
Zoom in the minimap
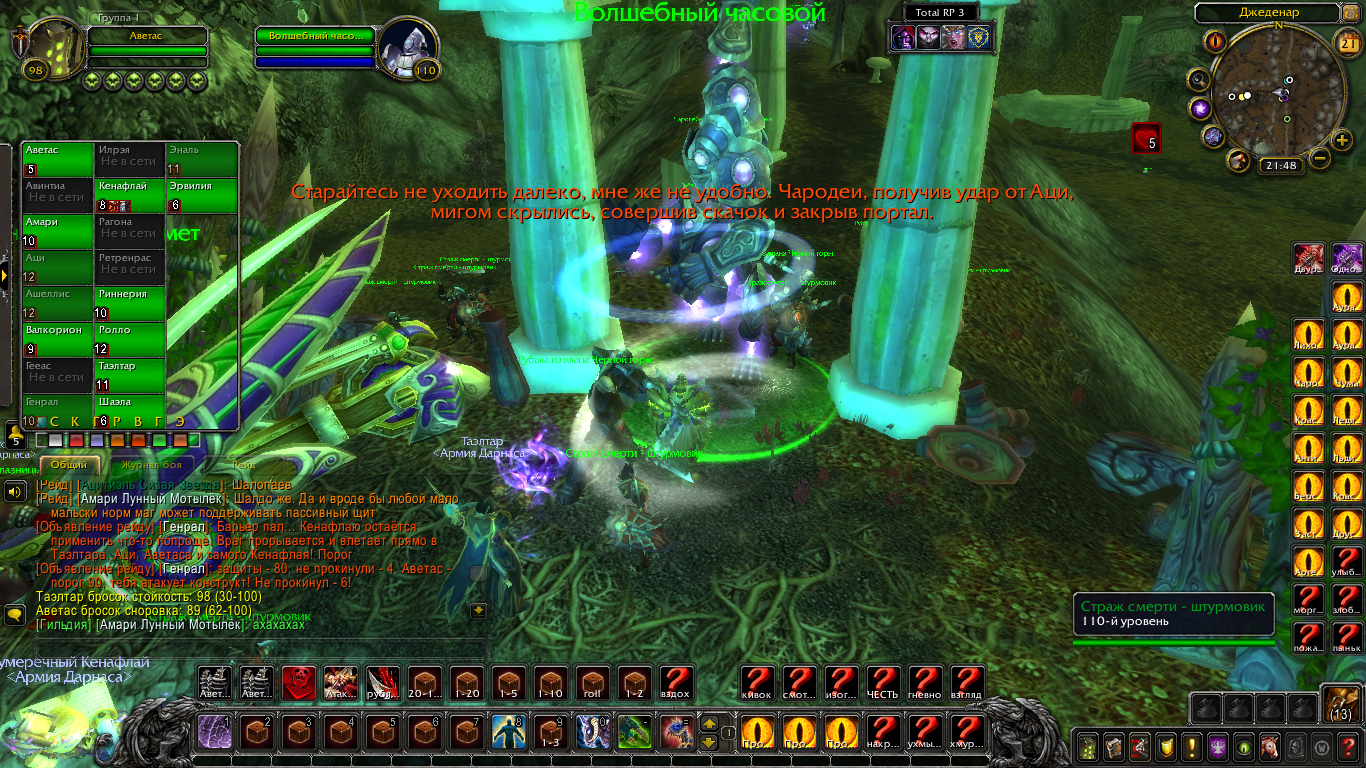[x=1343, y=140]
